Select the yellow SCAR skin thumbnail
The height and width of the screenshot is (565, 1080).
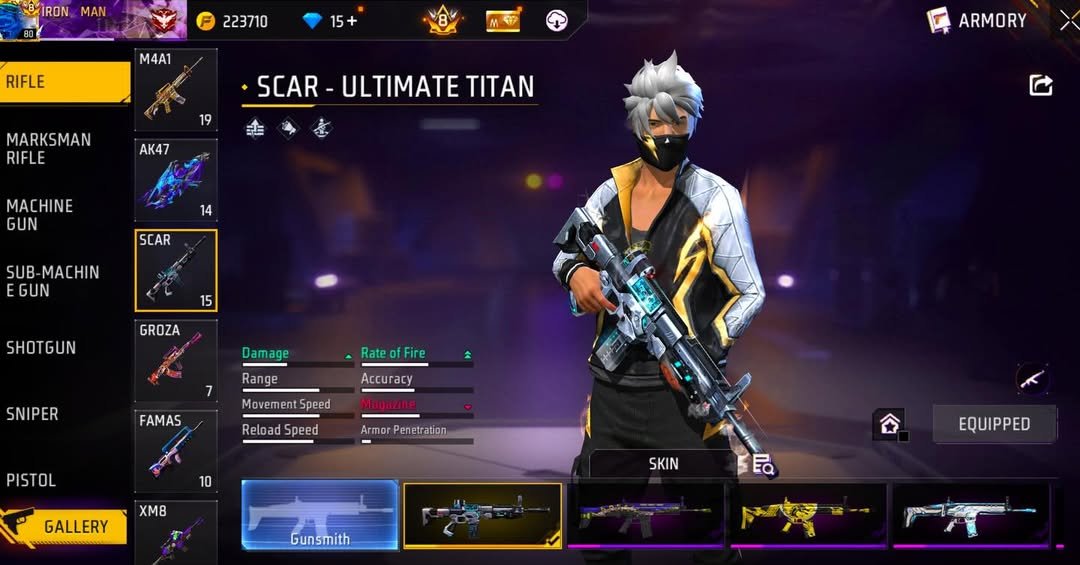[808, 514]
